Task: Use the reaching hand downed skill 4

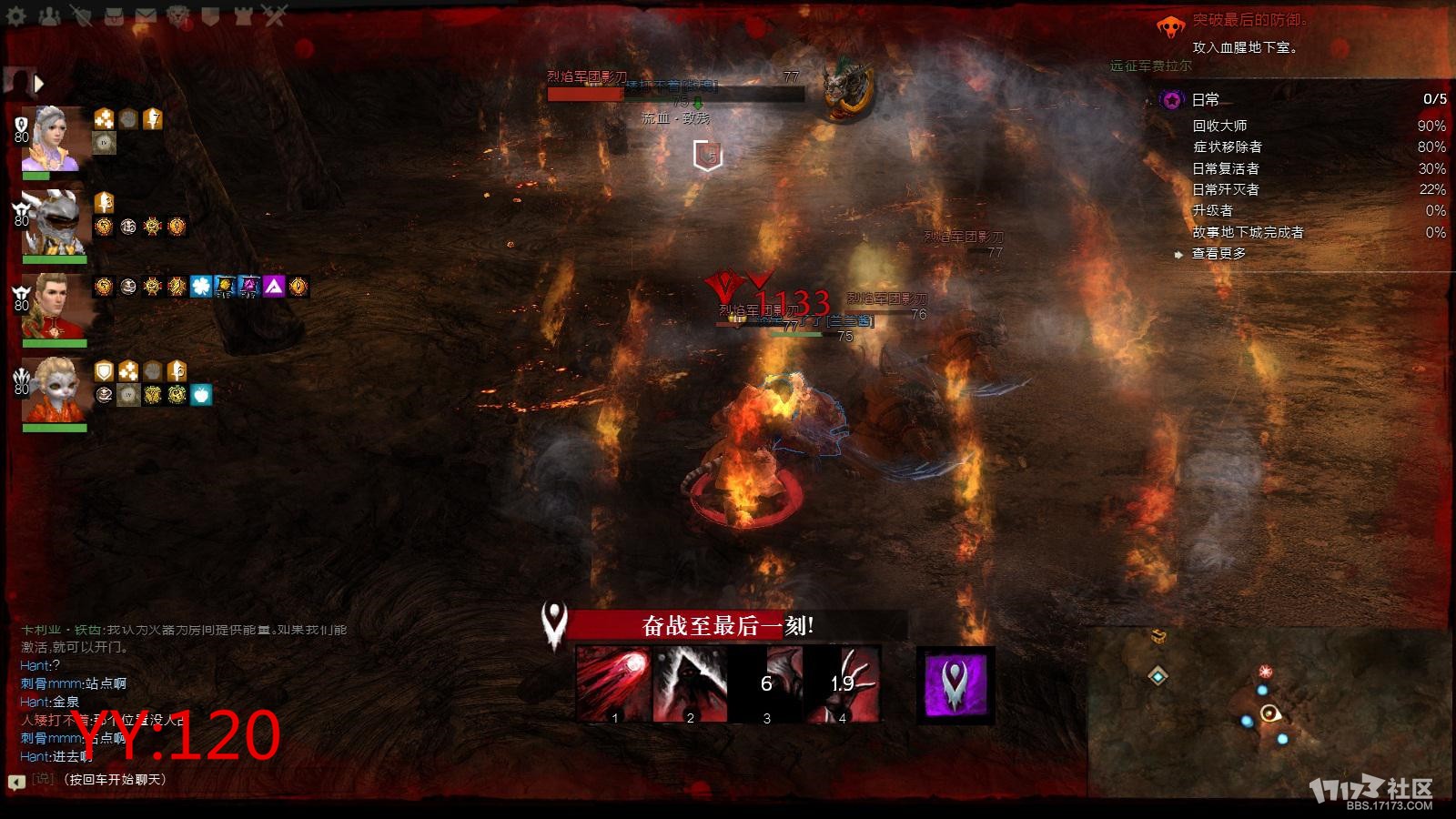Action: pos(843,684)
